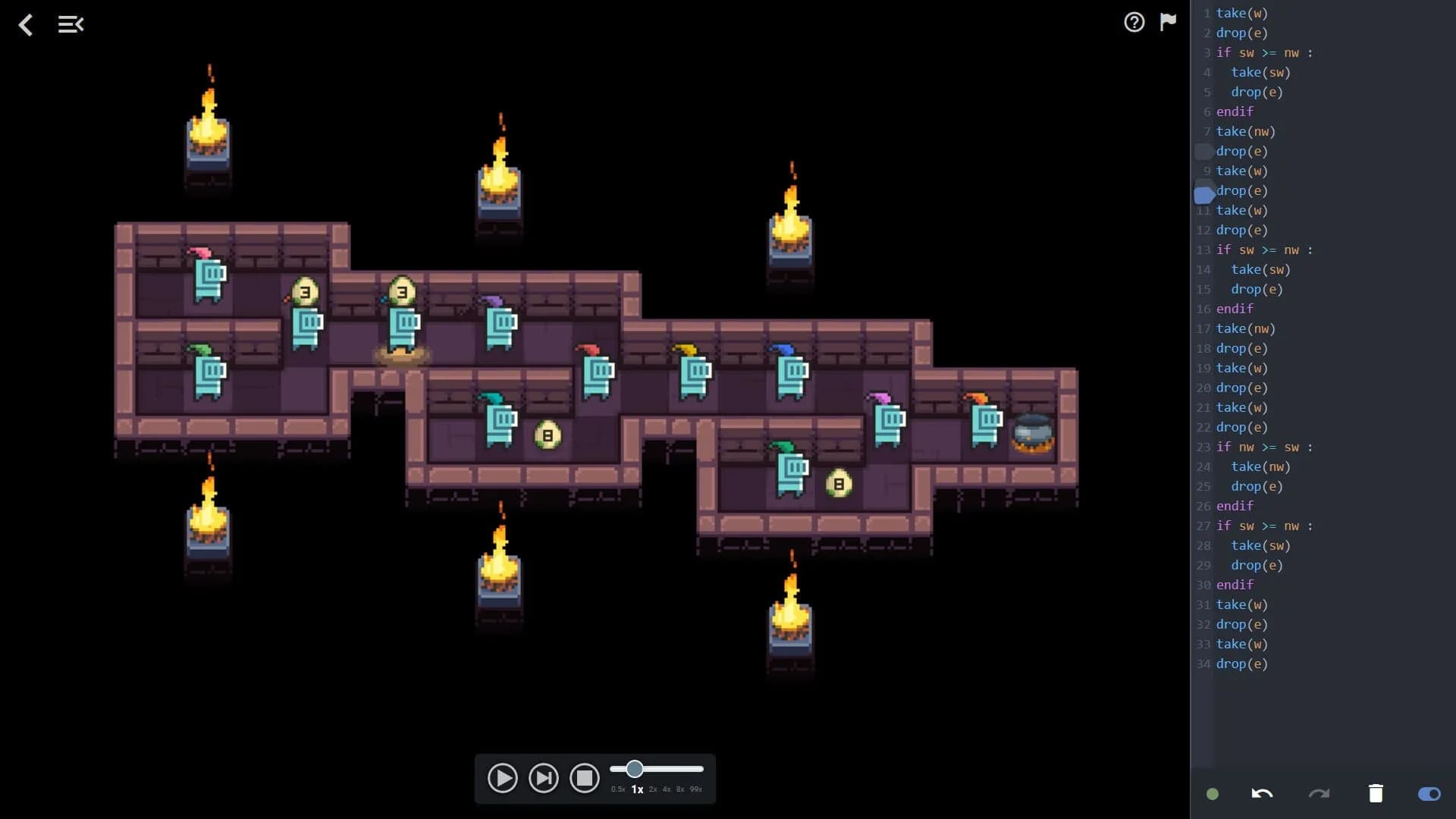Viewport: 1456px width, 819px height.
Task: Open the help dialog
Action: [1134, 23]
